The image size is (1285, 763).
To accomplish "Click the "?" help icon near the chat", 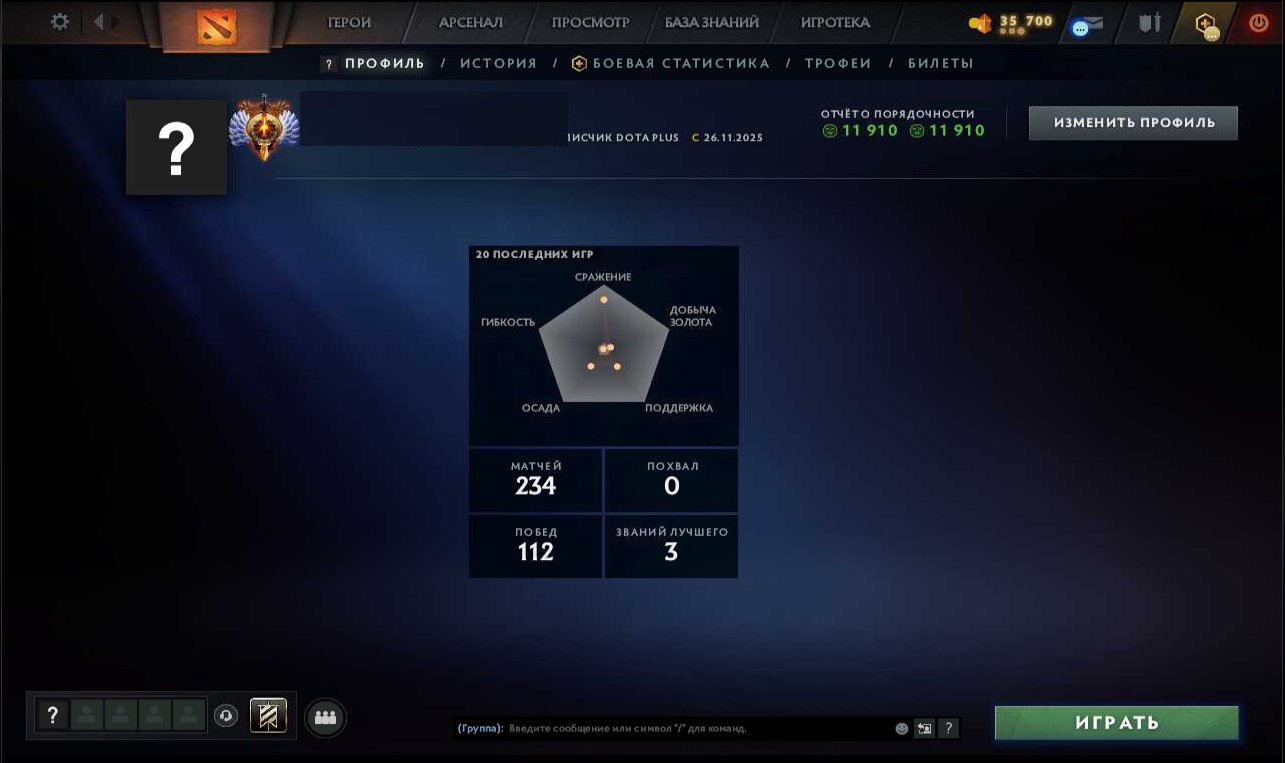I will [x=948, y=729].
